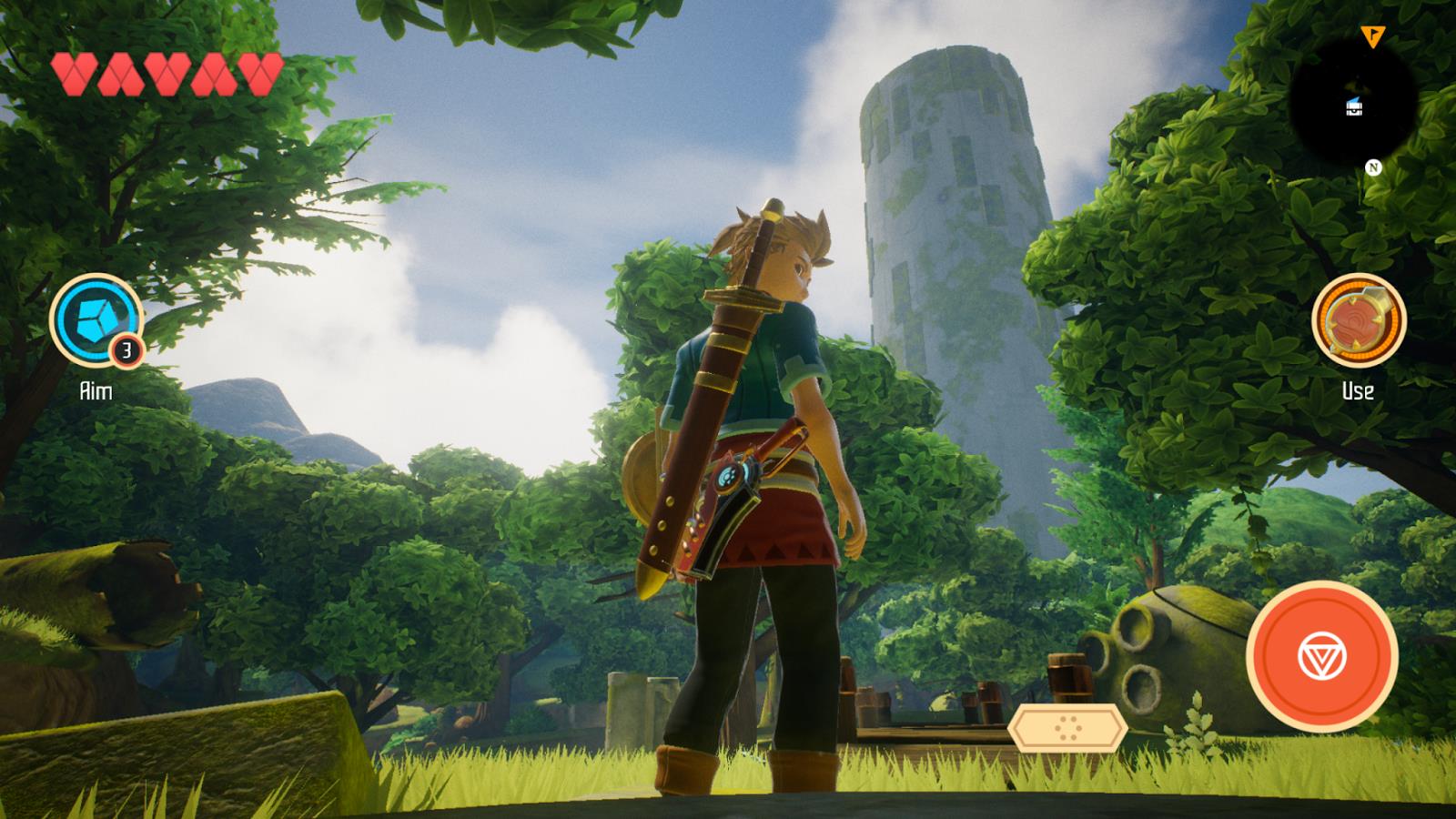Tap the Aim caster tool icon
Viewport: 1456px width, 819px height.
click(x=96, y=320)
